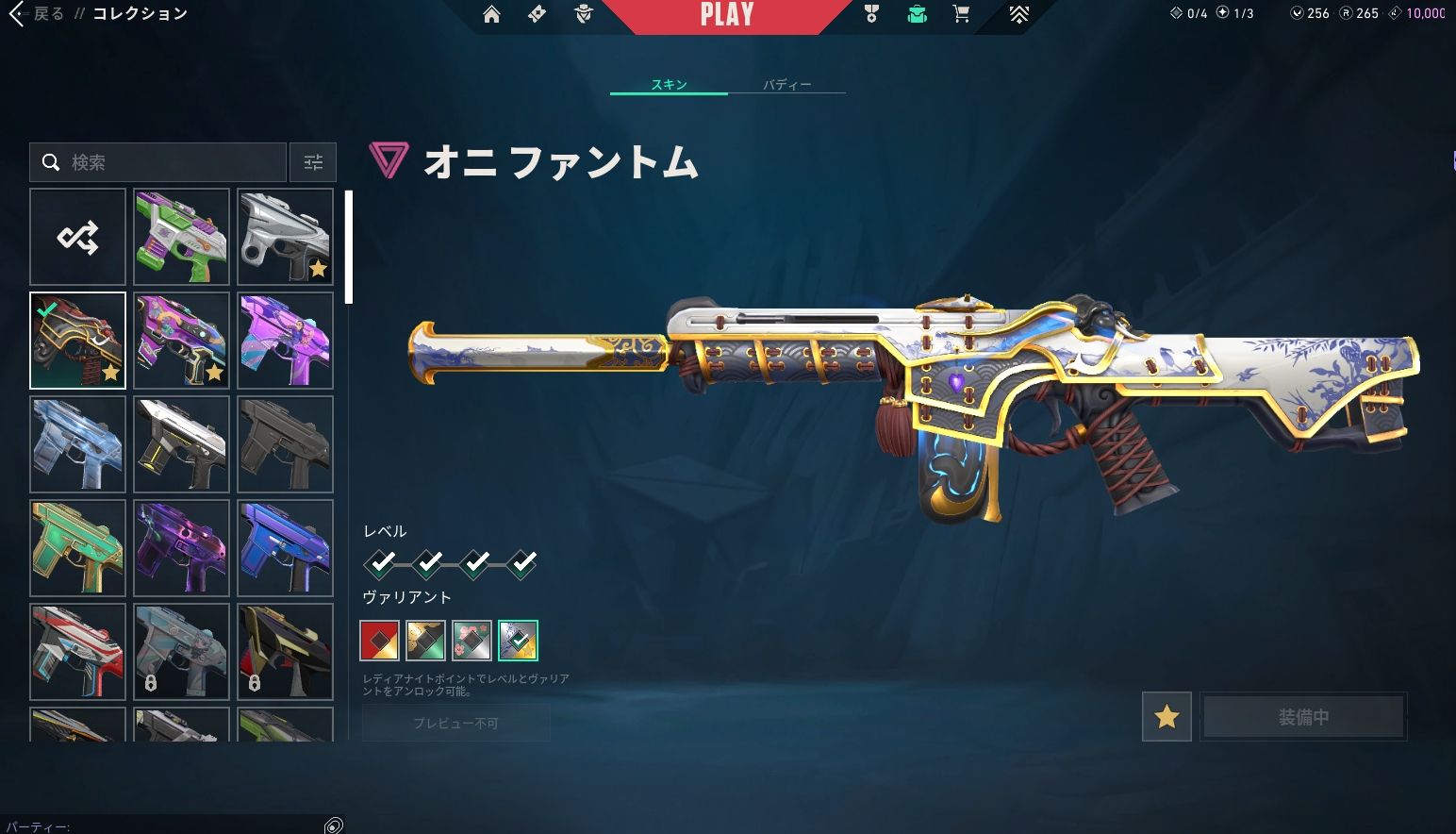Pick the pink blossom variant swatch
This screenshot has width=1456, height=834.
(472, 641)
